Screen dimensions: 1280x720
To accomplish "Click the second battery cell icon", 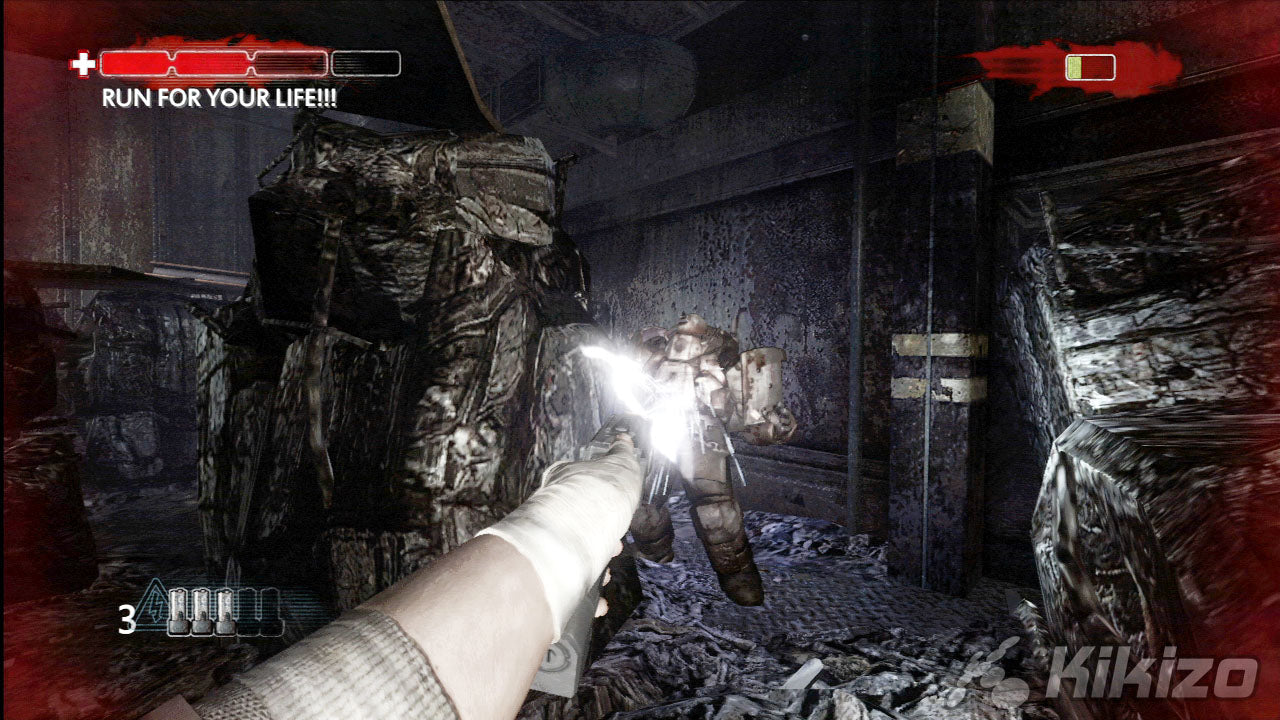I will coord(201,611).
